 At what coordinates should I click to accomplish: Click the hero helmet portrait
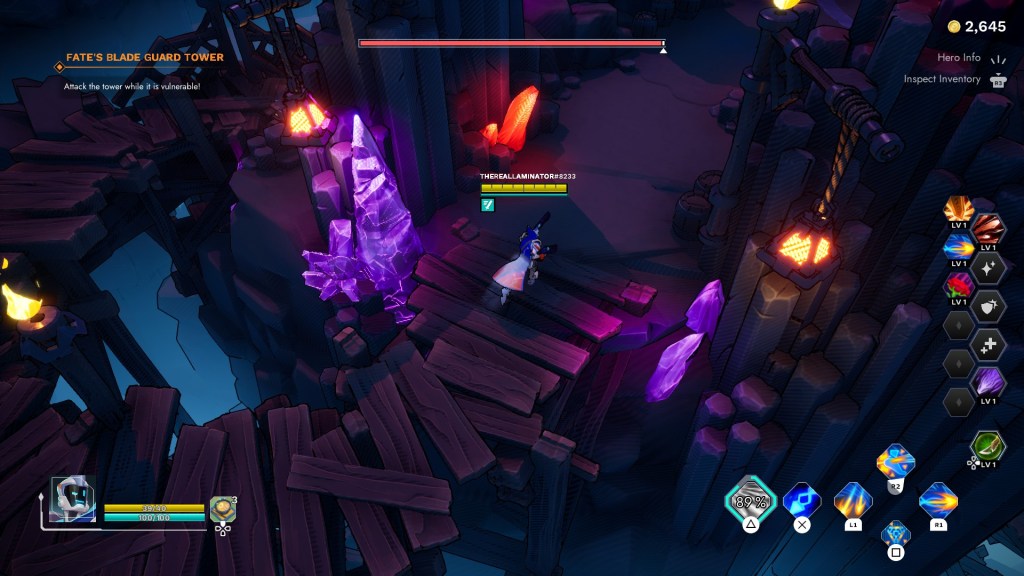(73, 499)
